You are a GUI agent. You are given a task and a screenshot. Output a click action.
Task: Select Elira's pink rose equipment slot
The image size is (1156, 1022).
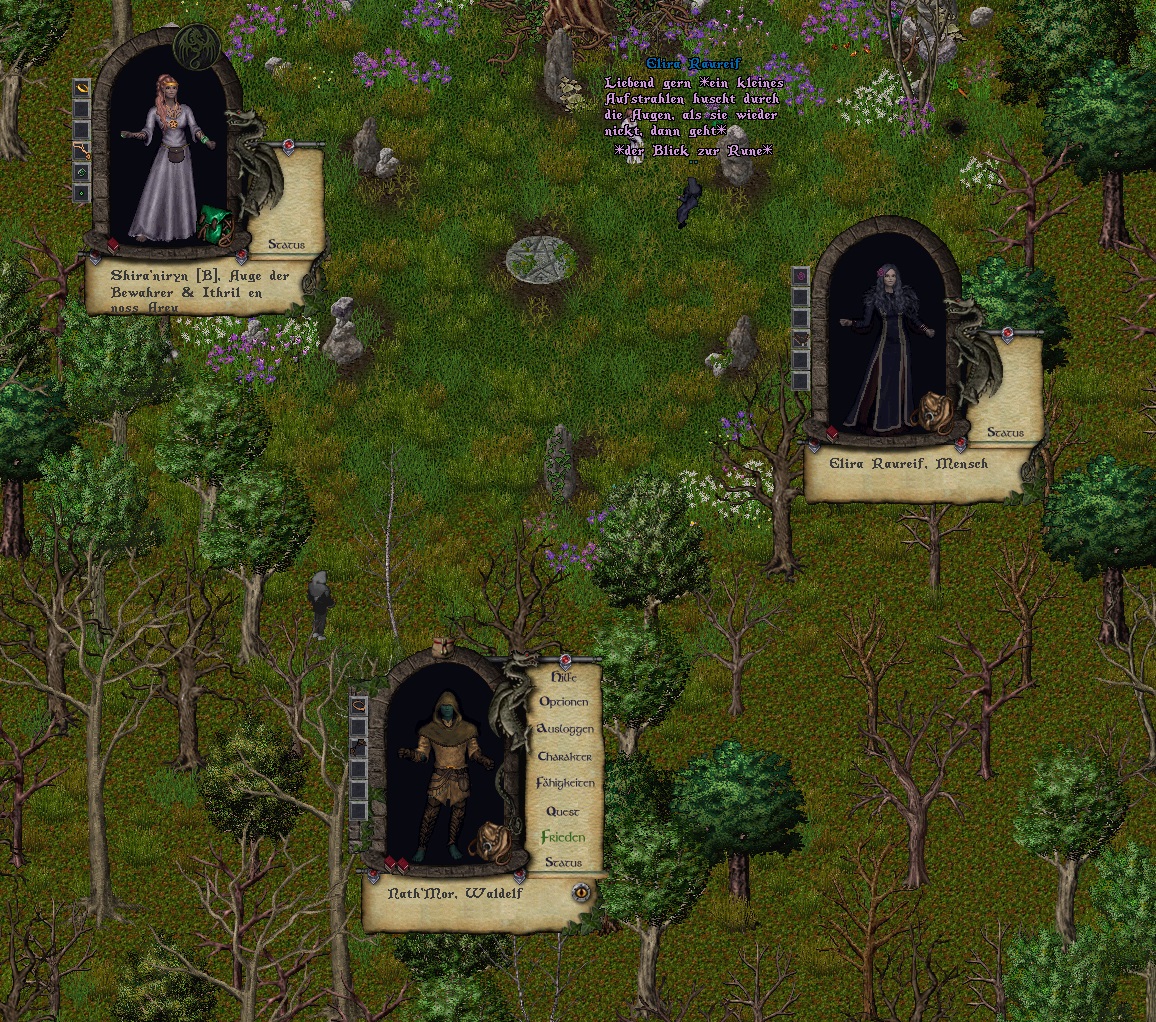(800, 276)
